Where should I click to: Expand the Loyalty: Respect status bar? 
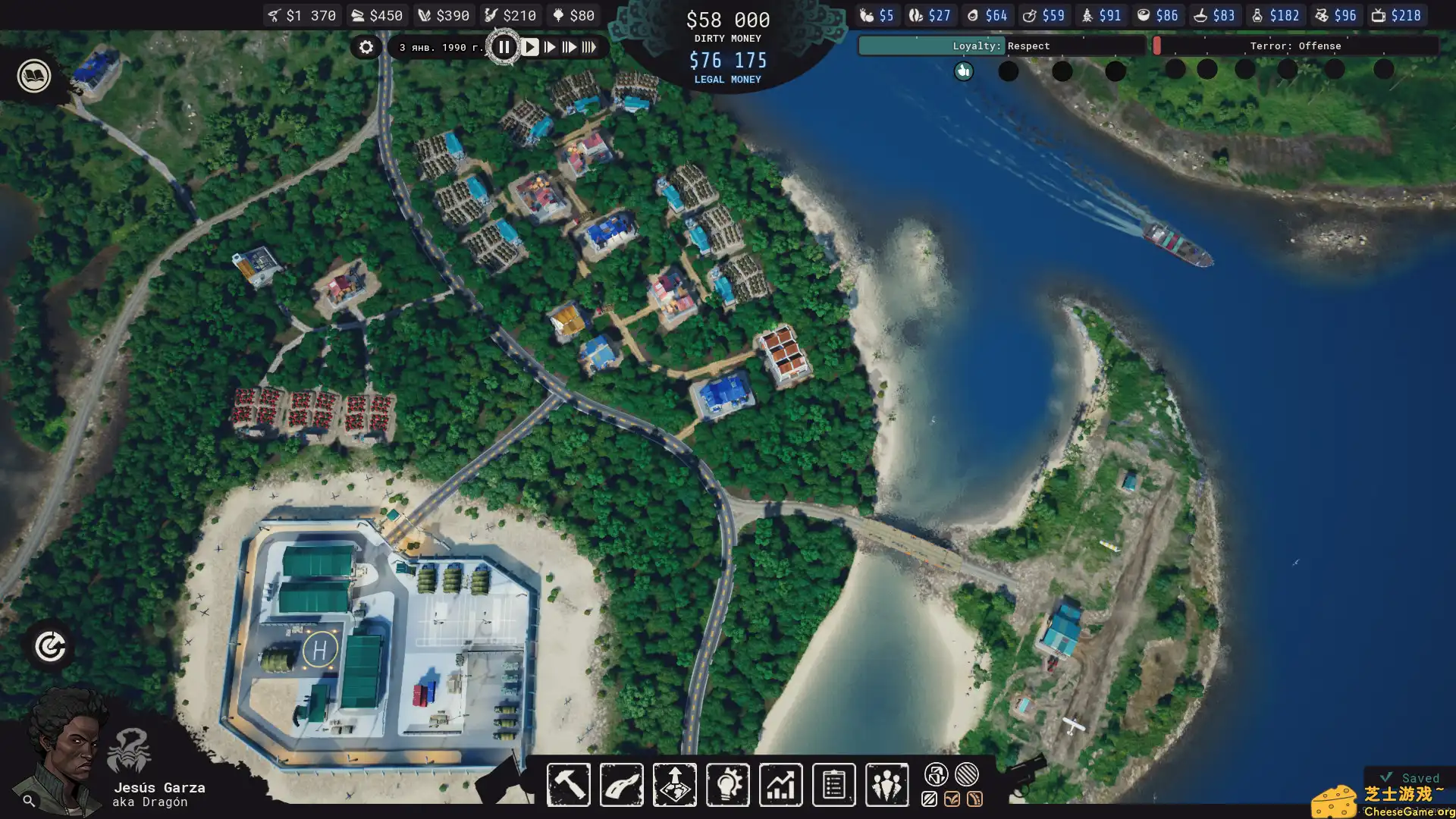tap(1001, 45)
